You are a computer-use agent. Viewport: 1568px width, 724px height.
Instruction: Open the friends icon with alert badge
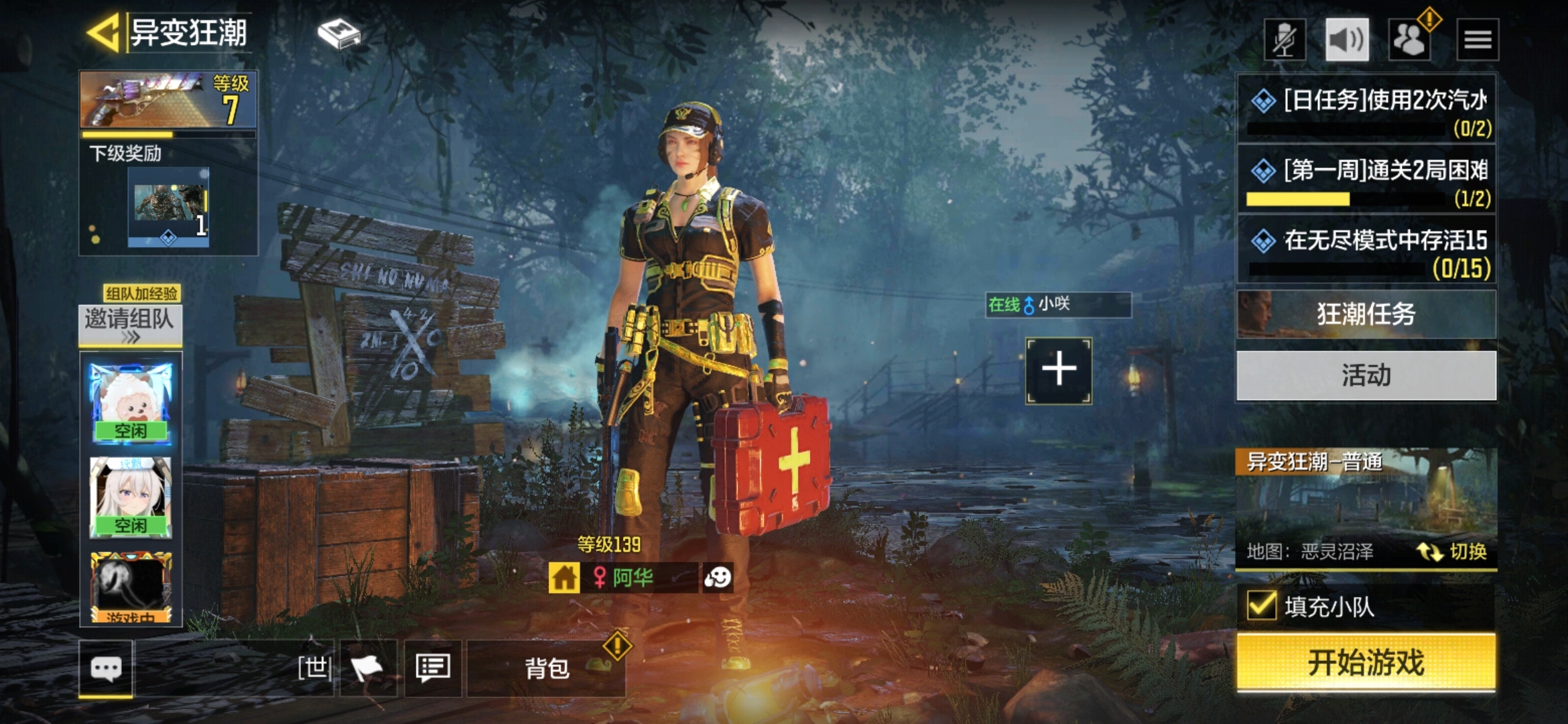1410,40
